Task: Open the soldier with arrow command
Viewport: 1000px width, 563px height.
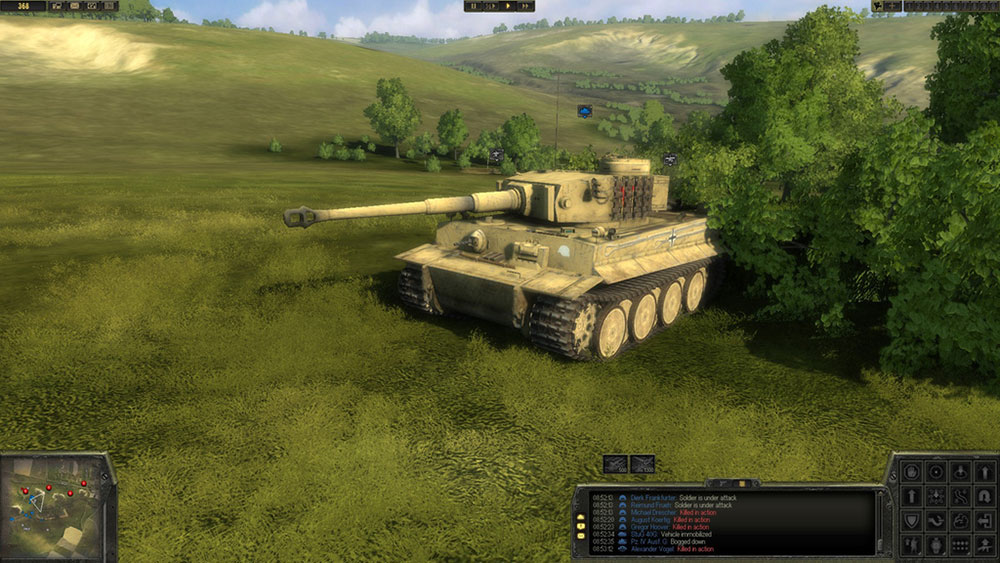Action: point(911,545)
